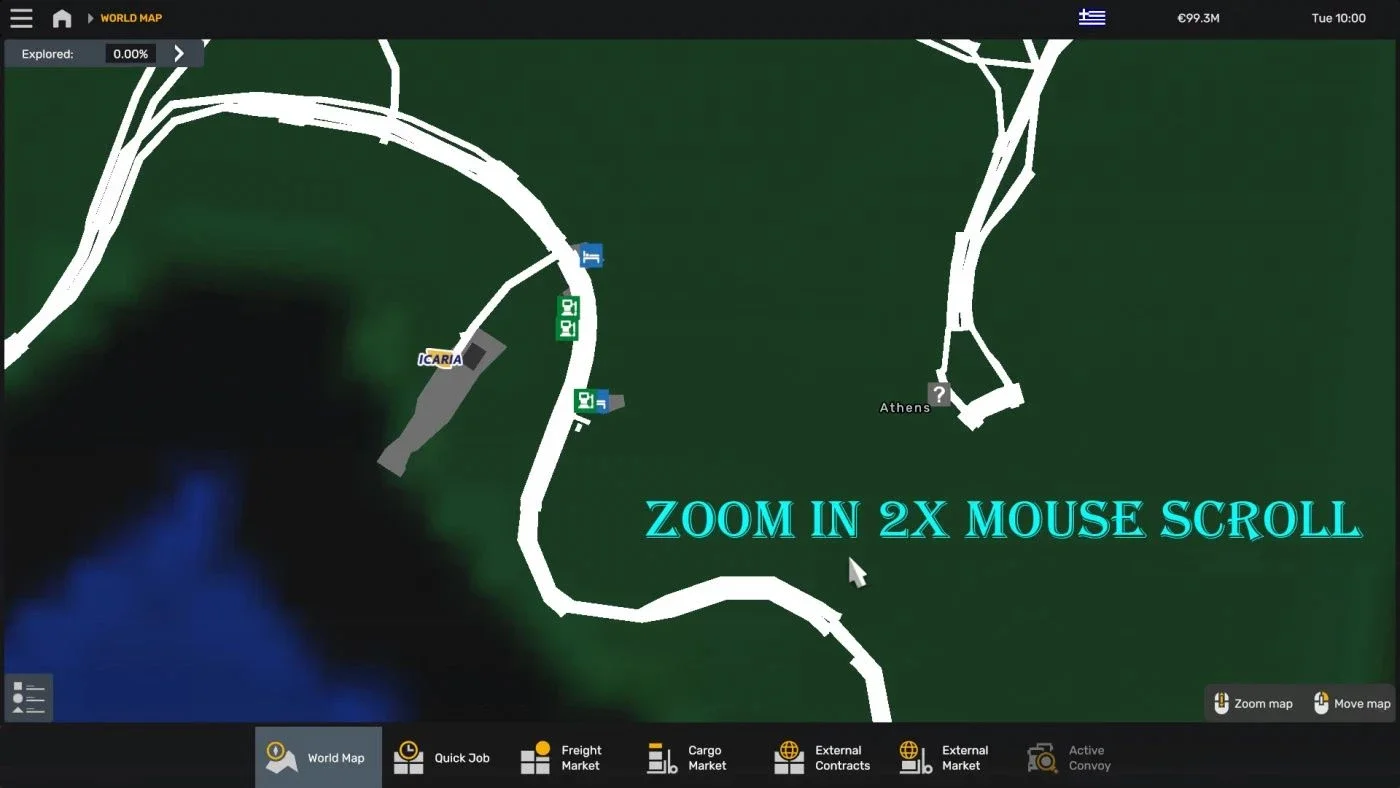The height and width of the screenshot is (788, 1400).
Task: Select the Greek flag icon in the top bar
Action: 1092,17
